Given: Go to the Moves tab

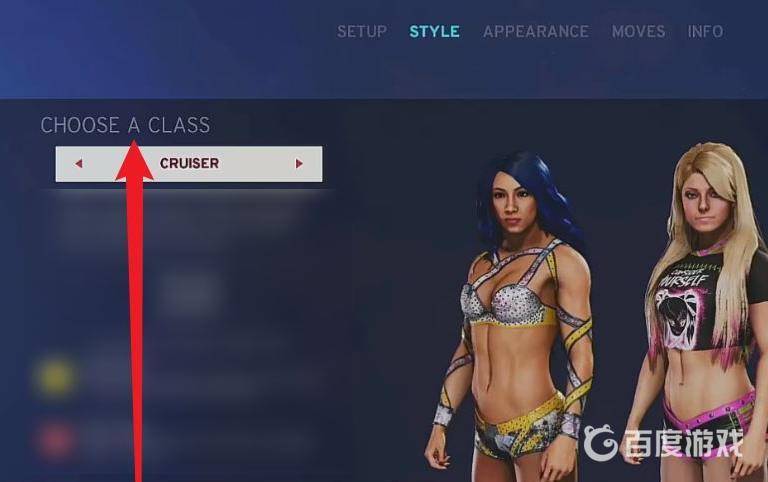Looking at the screenshot, I should (638, 31).
